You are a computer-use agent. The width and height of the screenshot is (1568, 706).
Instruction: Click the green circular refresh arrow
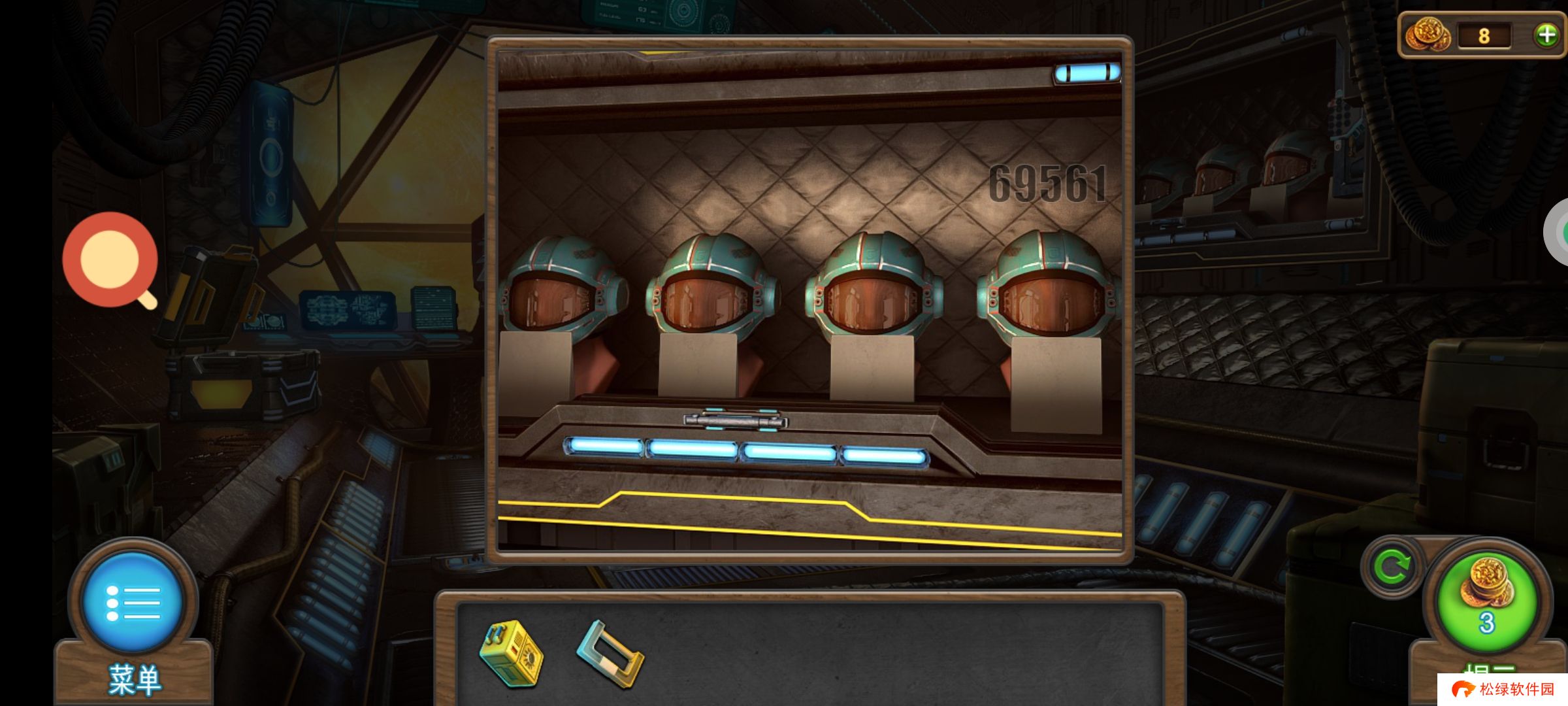click(1392, 567)
